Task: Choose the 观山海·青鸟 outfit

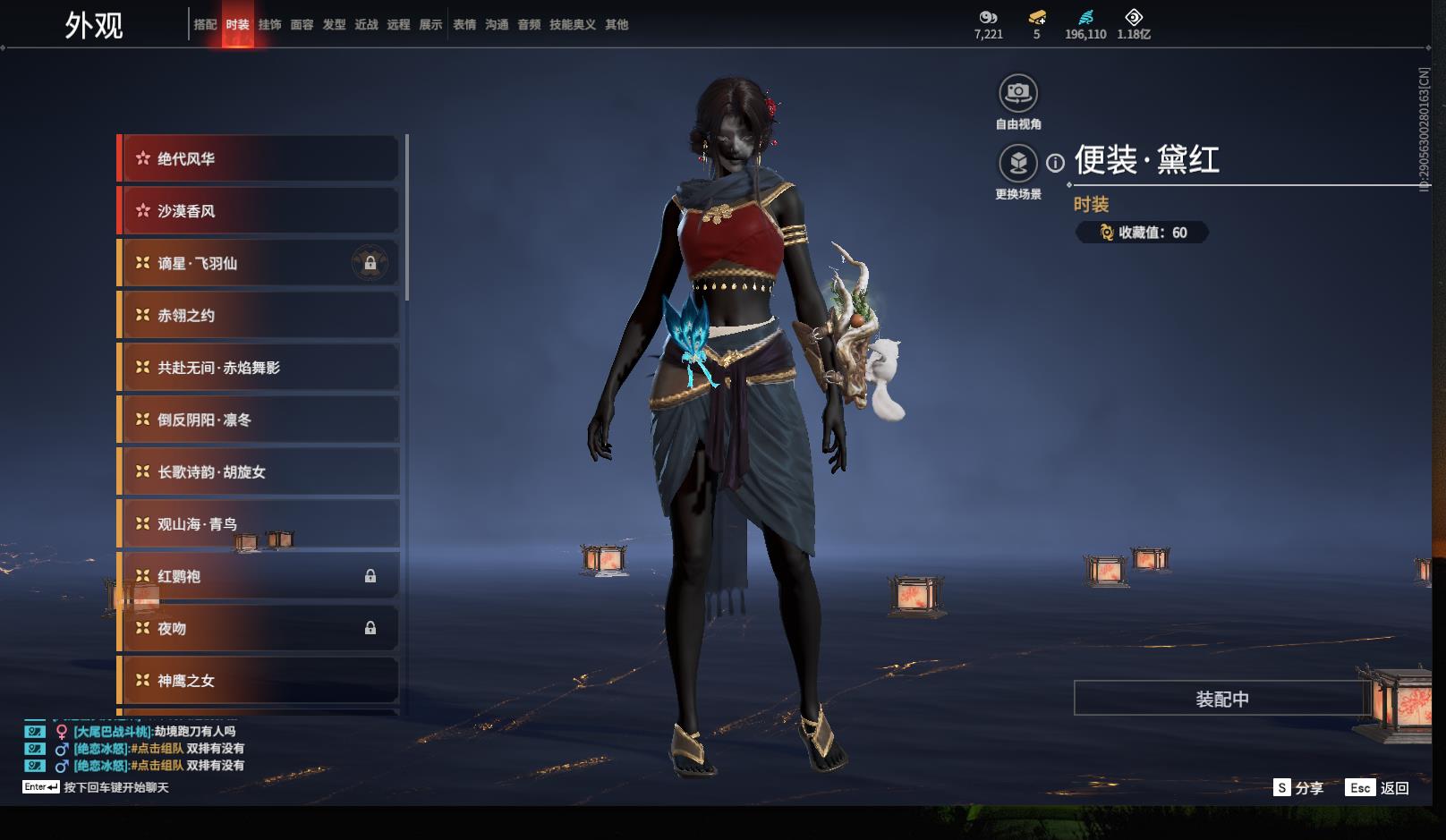Action: coord(259,524)
